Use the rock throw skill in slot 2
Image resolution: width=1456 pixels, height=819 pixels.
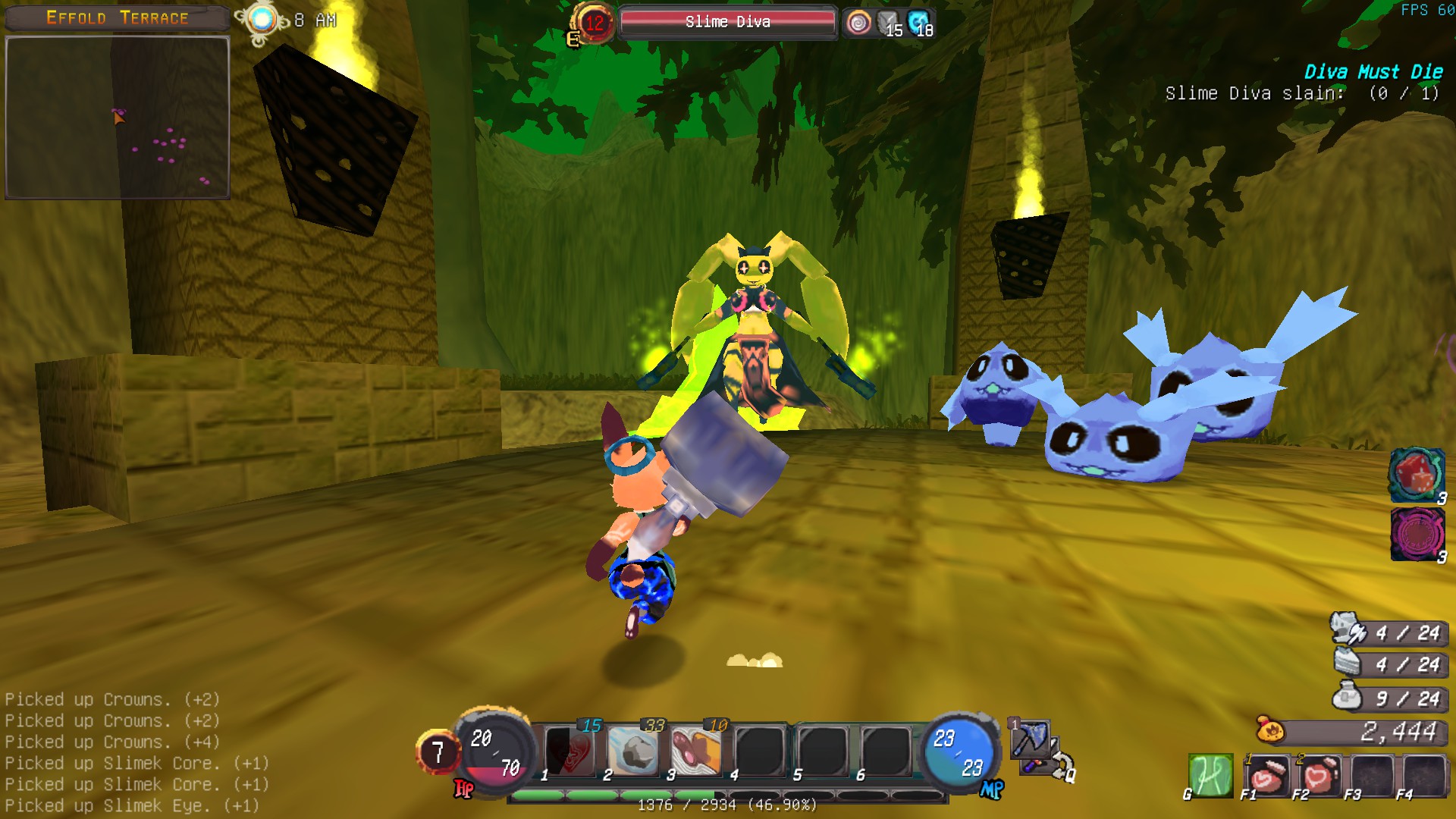point(633,751)
